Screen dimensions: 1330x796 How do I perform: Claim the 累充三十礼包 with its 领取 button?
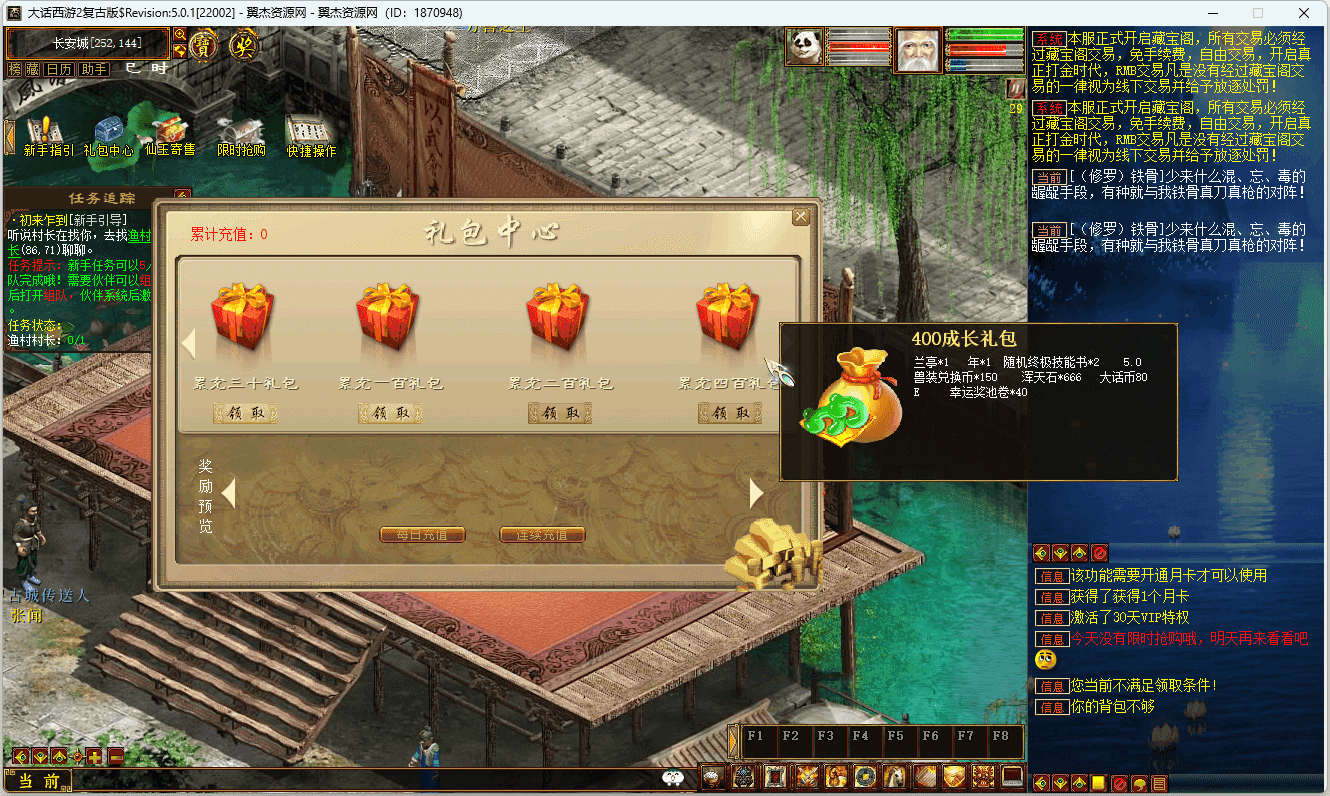(245, 413)
